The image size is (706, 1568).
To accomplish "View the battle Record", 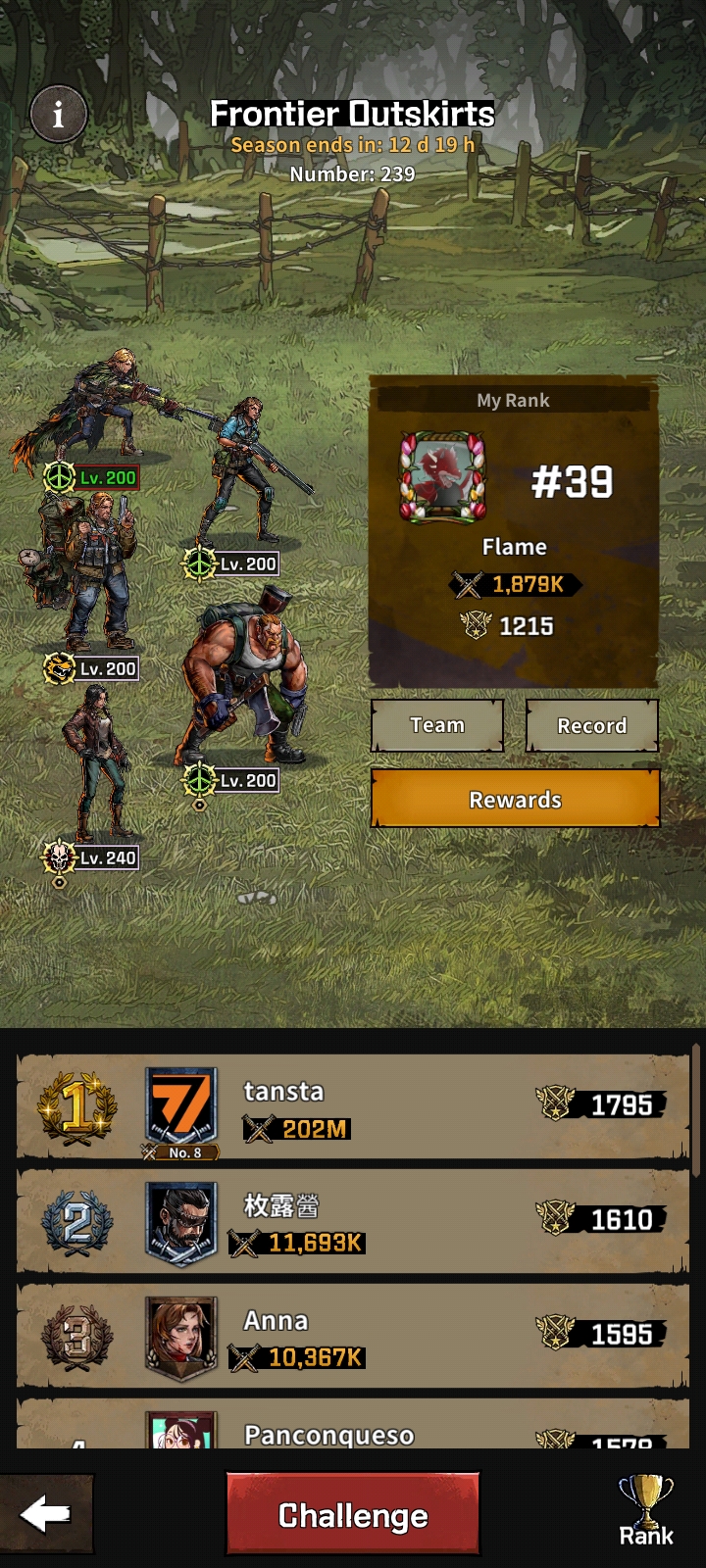I will (591, 726).
